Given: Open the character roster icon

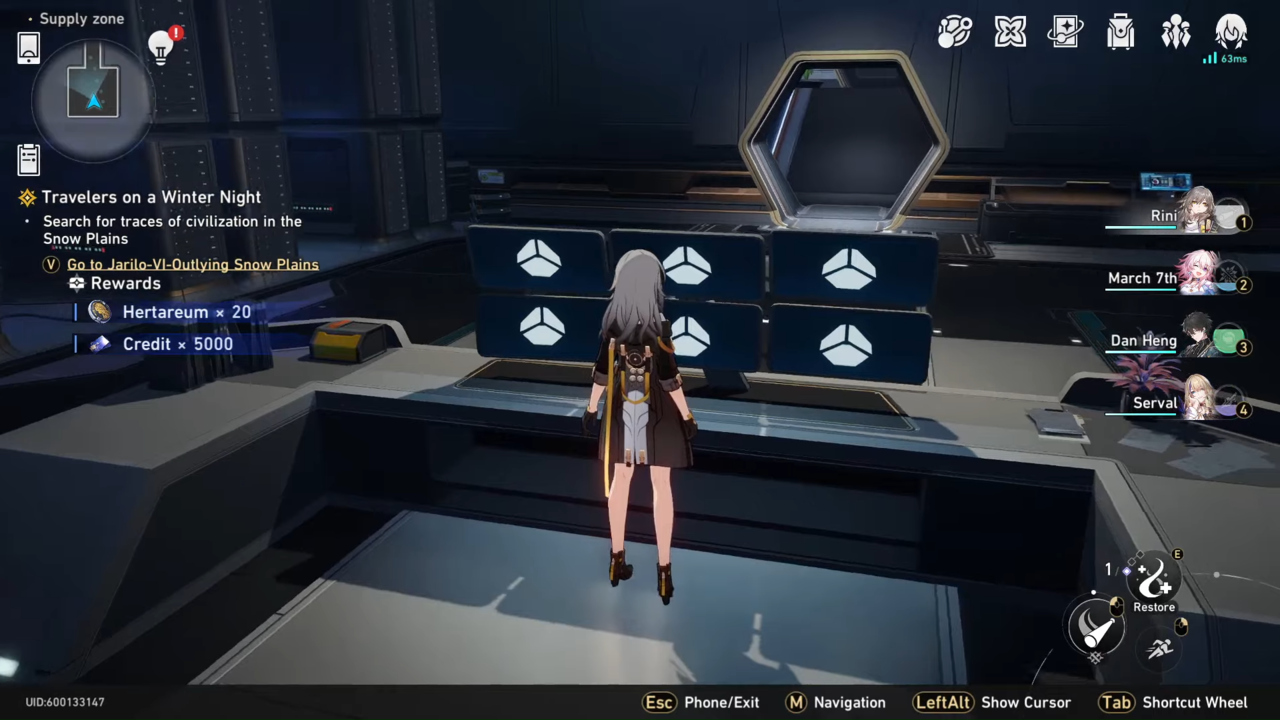Looking at the screenshot, I should tap(1176, 32).
